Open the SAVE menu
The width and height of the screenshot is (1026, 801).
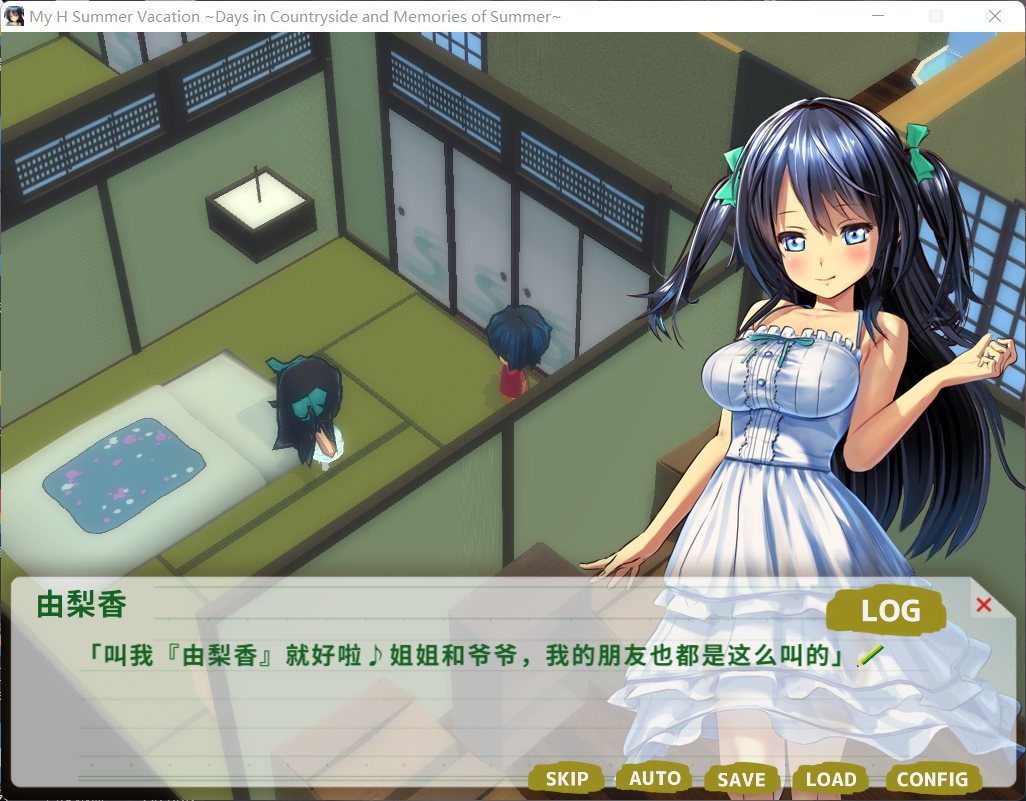tap(741, 779)
